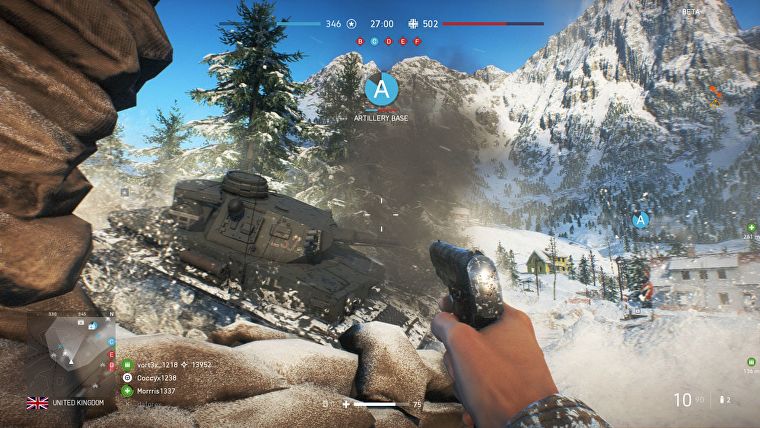Pick objective E in the top flag row
Screen dimensions: 760x428
point(403,42)
